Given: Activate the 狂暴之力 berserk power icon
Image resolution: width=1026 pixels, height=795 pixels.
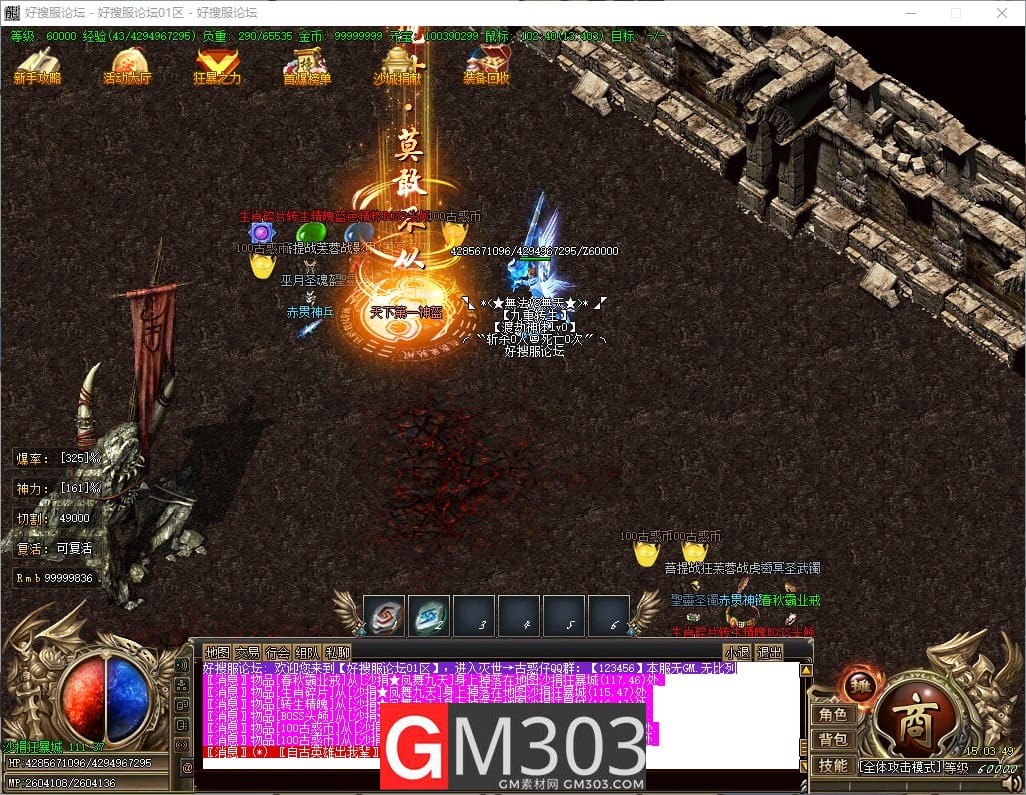Looking at the screenshot, I should 217,66.
